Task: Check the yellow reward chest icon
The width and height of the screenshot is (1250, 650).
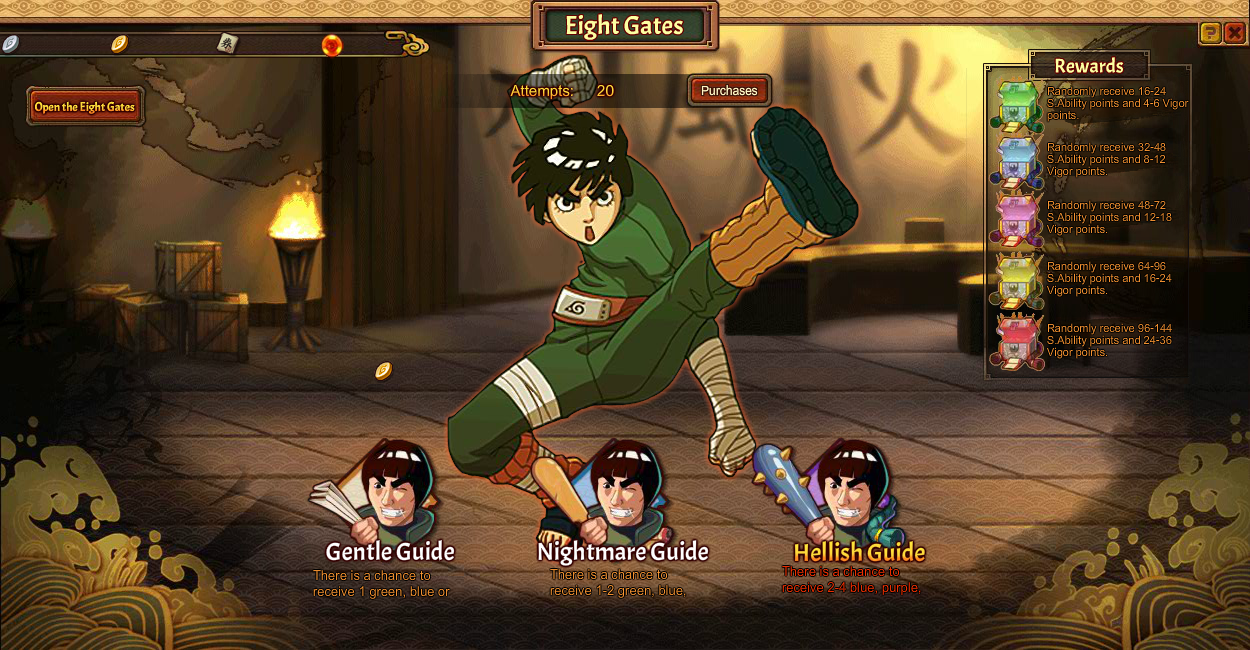Action: (1017, 281)
